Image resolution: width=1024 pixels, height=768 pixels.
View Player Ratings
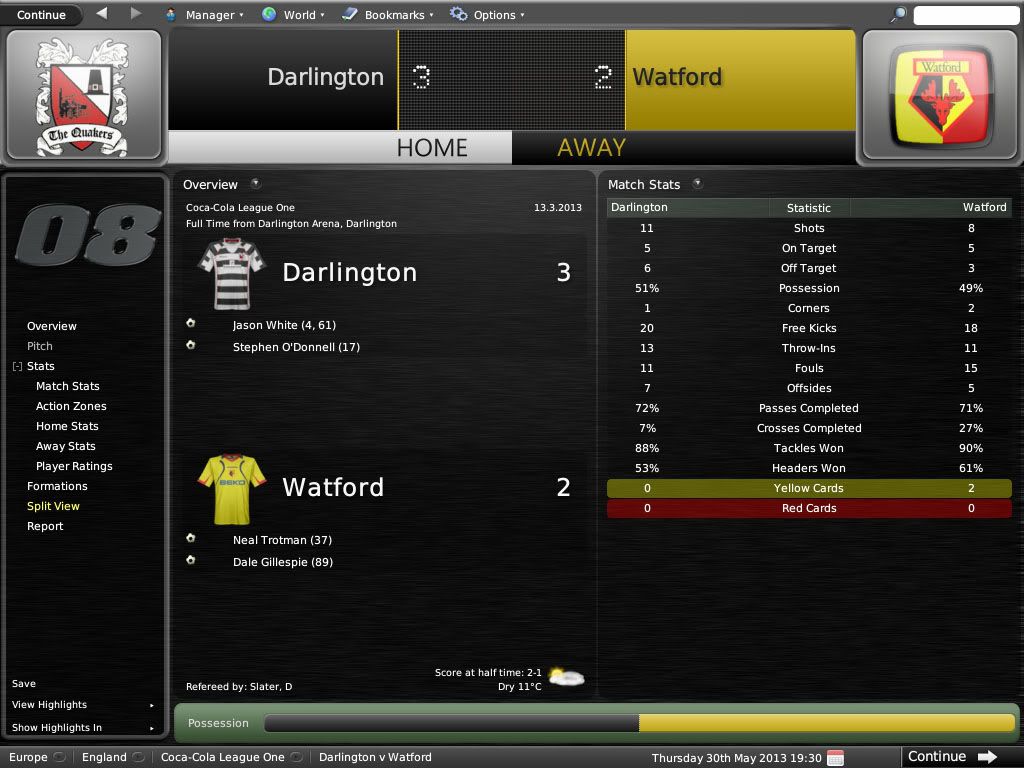pyautogui.click(x=74, y=466)
